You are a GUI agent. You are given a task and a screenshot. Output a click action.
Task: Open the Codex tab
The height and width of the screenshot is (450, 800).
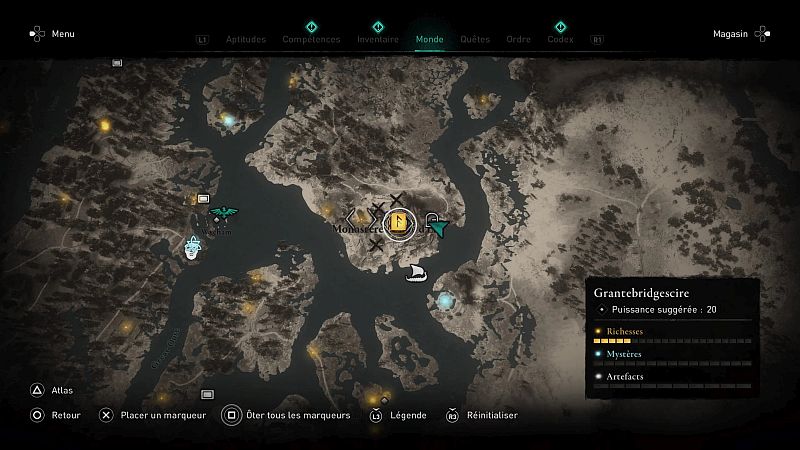[560, 40]
